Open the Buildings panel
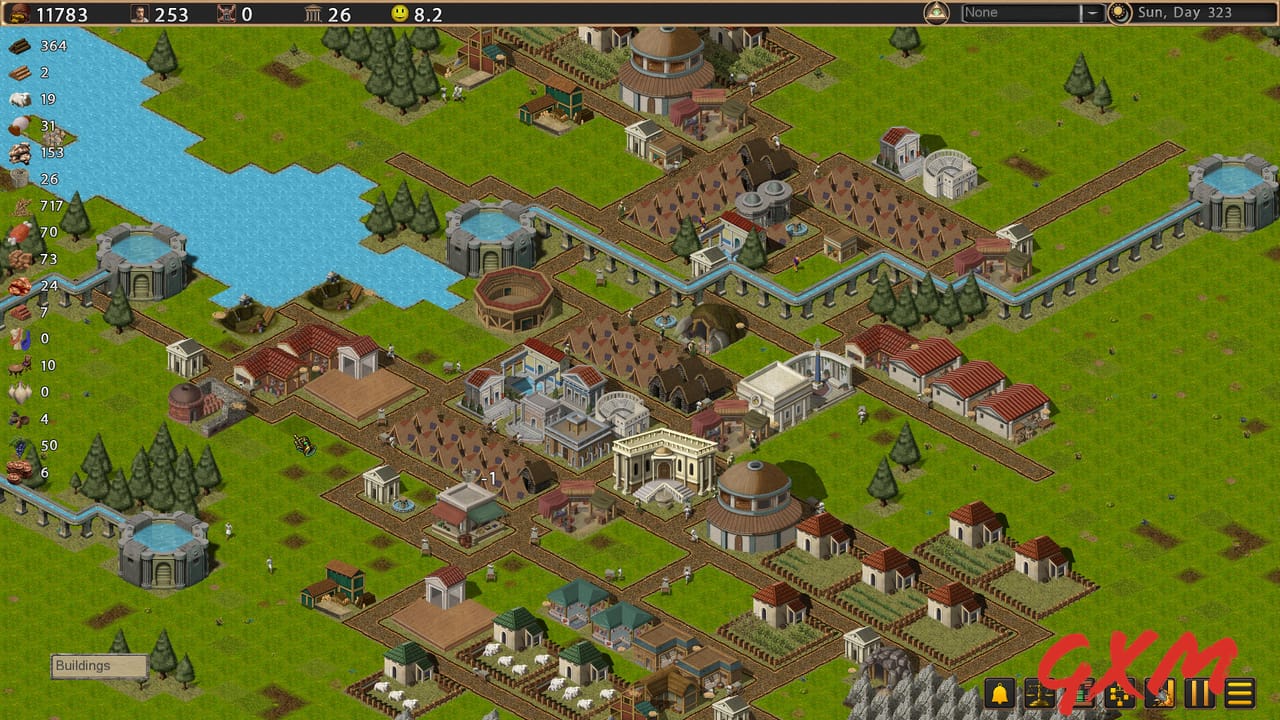 coord(97,665)
